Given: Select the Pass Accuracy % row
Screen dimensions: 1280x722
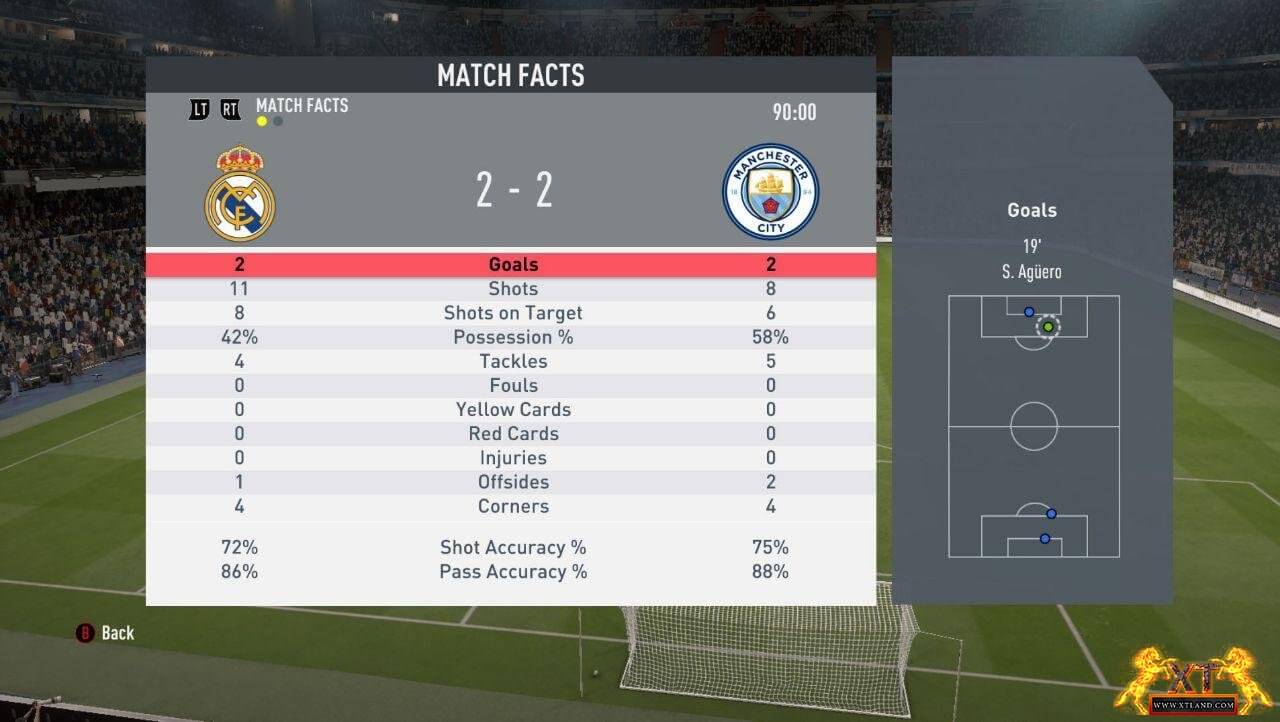Looking at the screenshot, I should (x=512, y=572).
